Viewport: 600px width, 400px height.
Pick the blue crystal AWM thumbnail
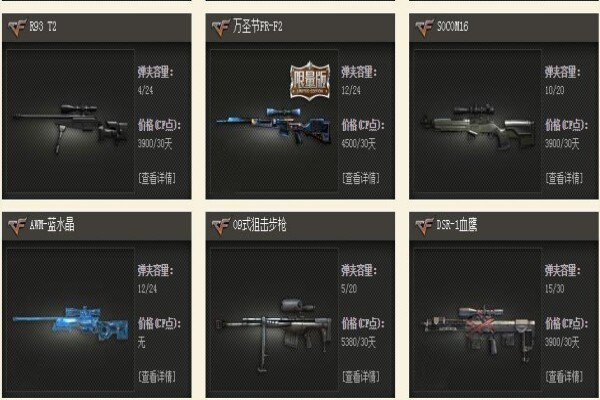(68, 320)
